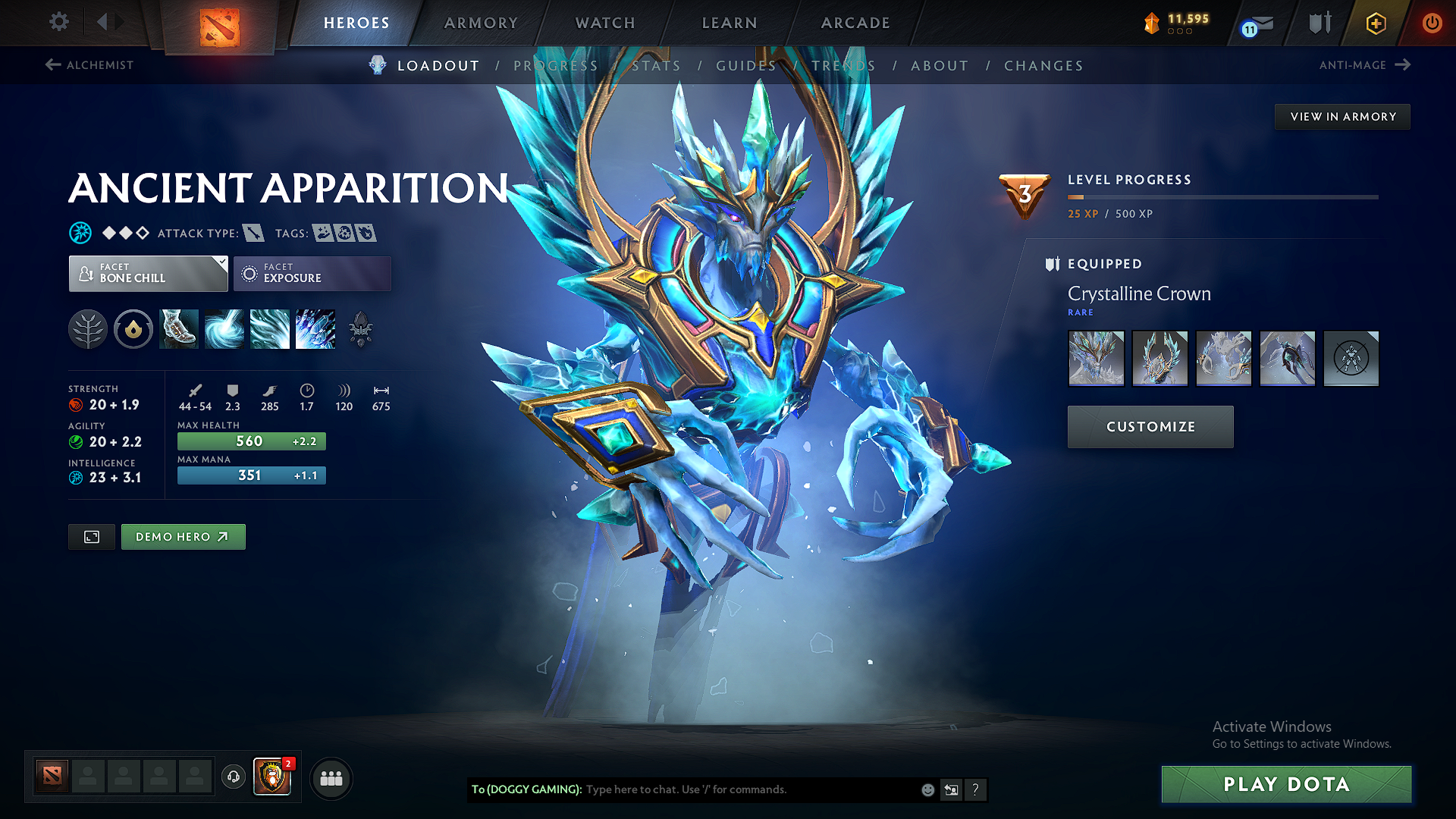Image resolution: width=1456 pixels, height=819 pixels.
Task: Open the Bone Chill facet dropdown arrow
Action: (221, 262)
